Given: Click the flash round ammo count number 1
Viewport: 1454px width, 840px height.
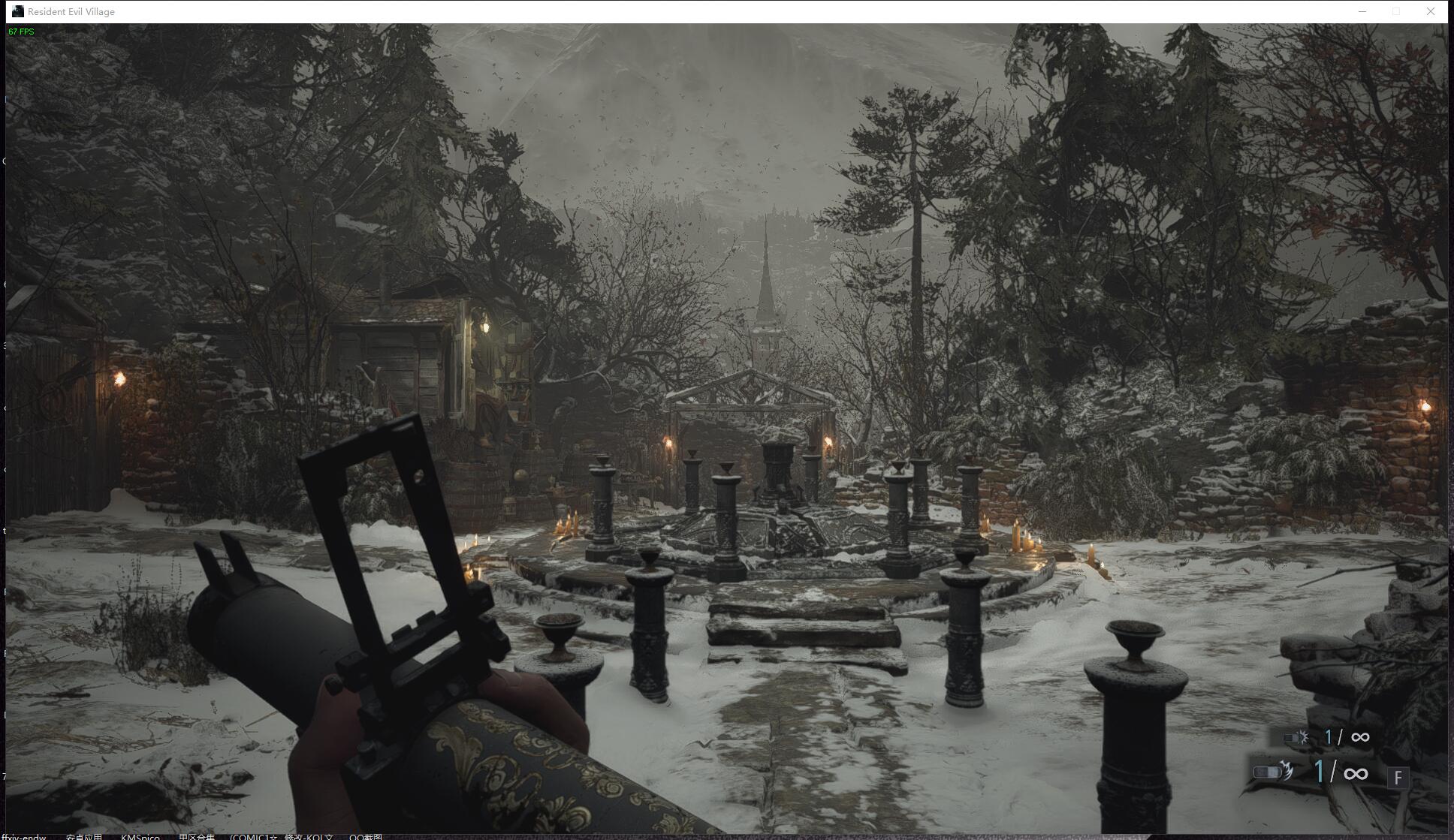Looking at the screenshot, I should [1329, 736].
